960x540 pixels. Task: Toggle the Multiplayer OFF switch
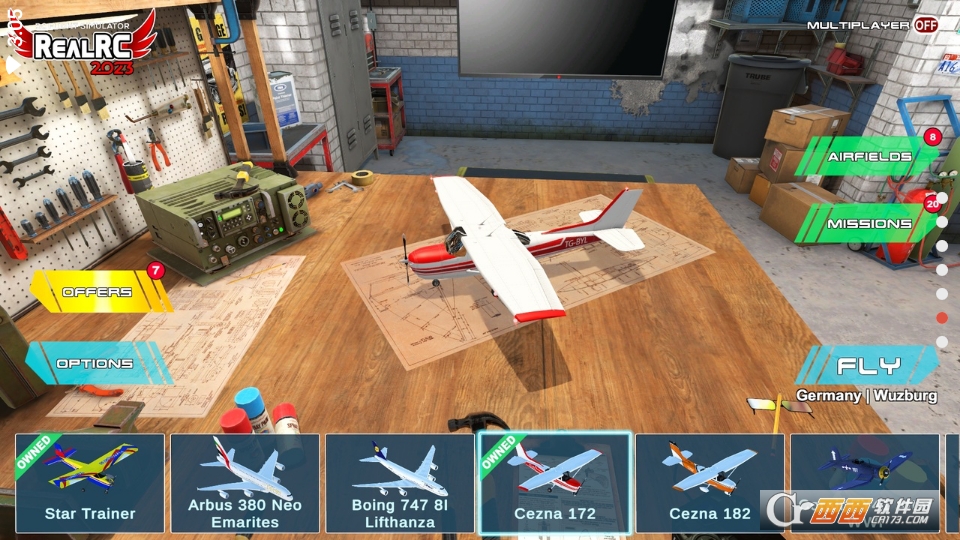click(x=925, y=24)
